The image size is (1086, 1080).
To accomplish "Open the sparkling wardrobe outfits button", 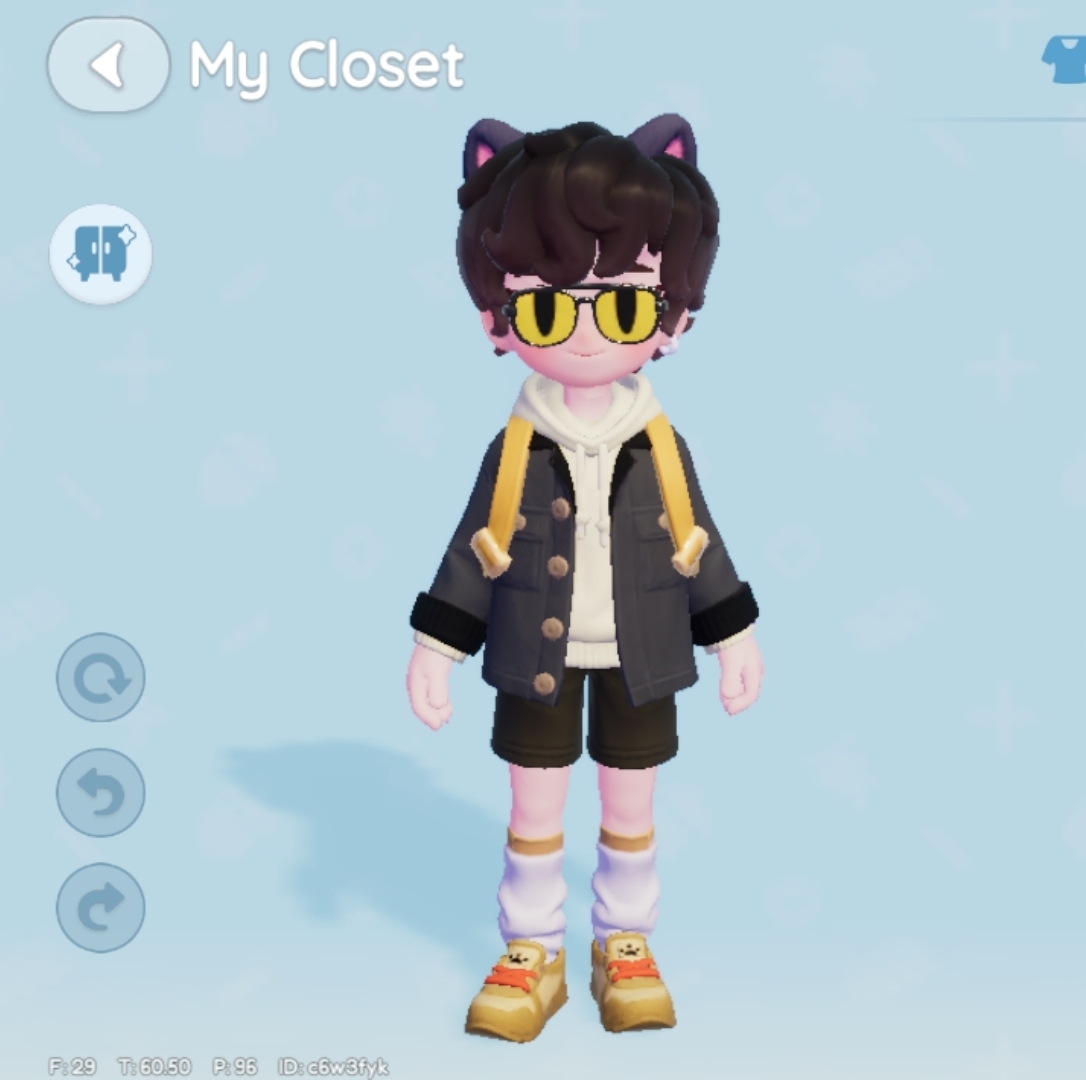I will click(x=101, y=254).
